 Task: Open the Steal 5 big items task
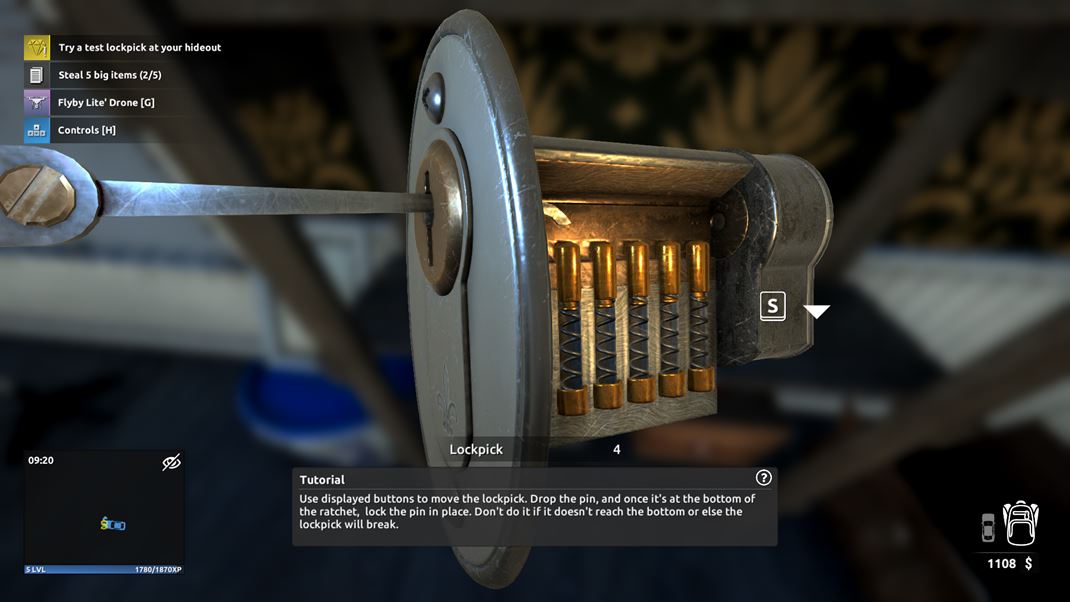coord(109,75)
